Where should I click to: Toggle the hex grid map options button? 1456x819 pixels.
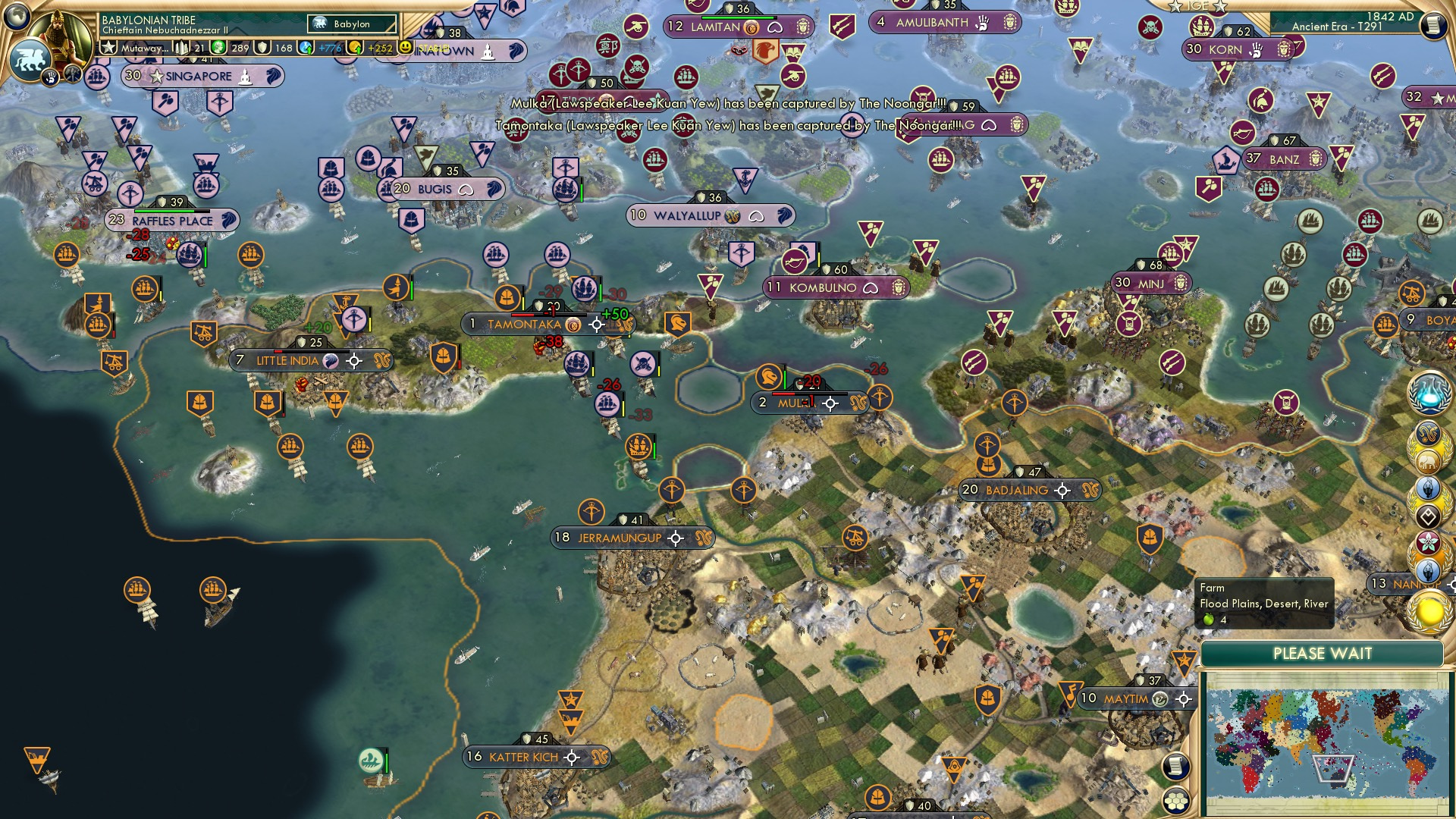click(1176, 801)
